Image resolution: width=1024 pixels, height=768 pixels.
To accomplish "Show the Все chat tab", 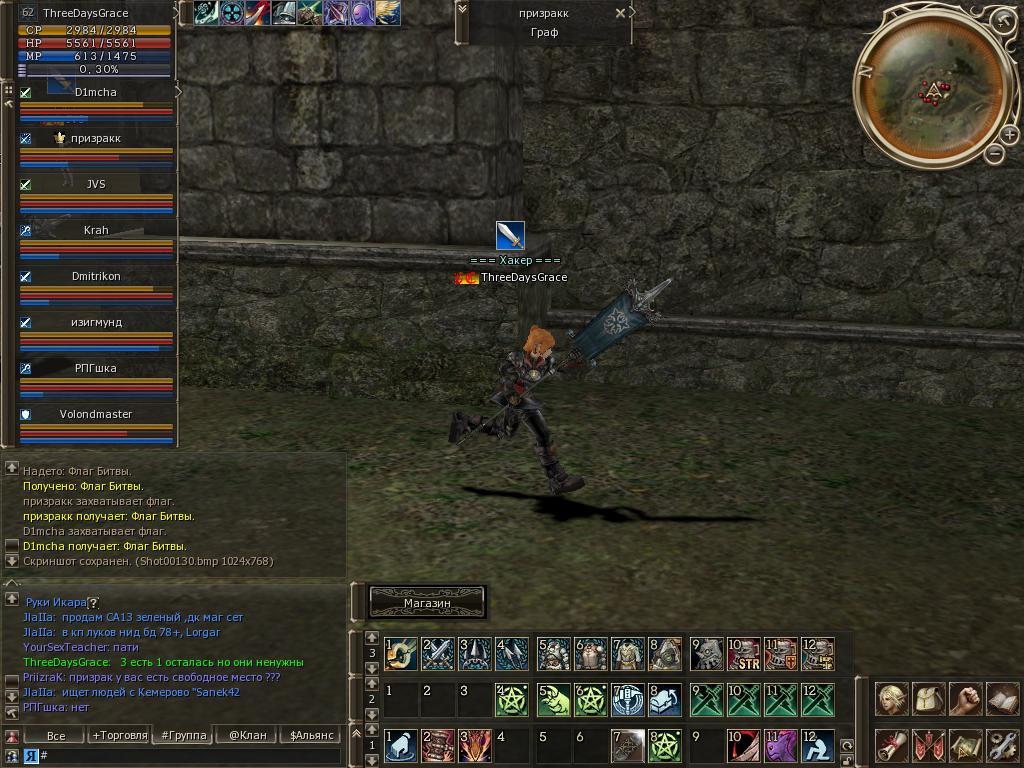I will click(x=56, y=735).
